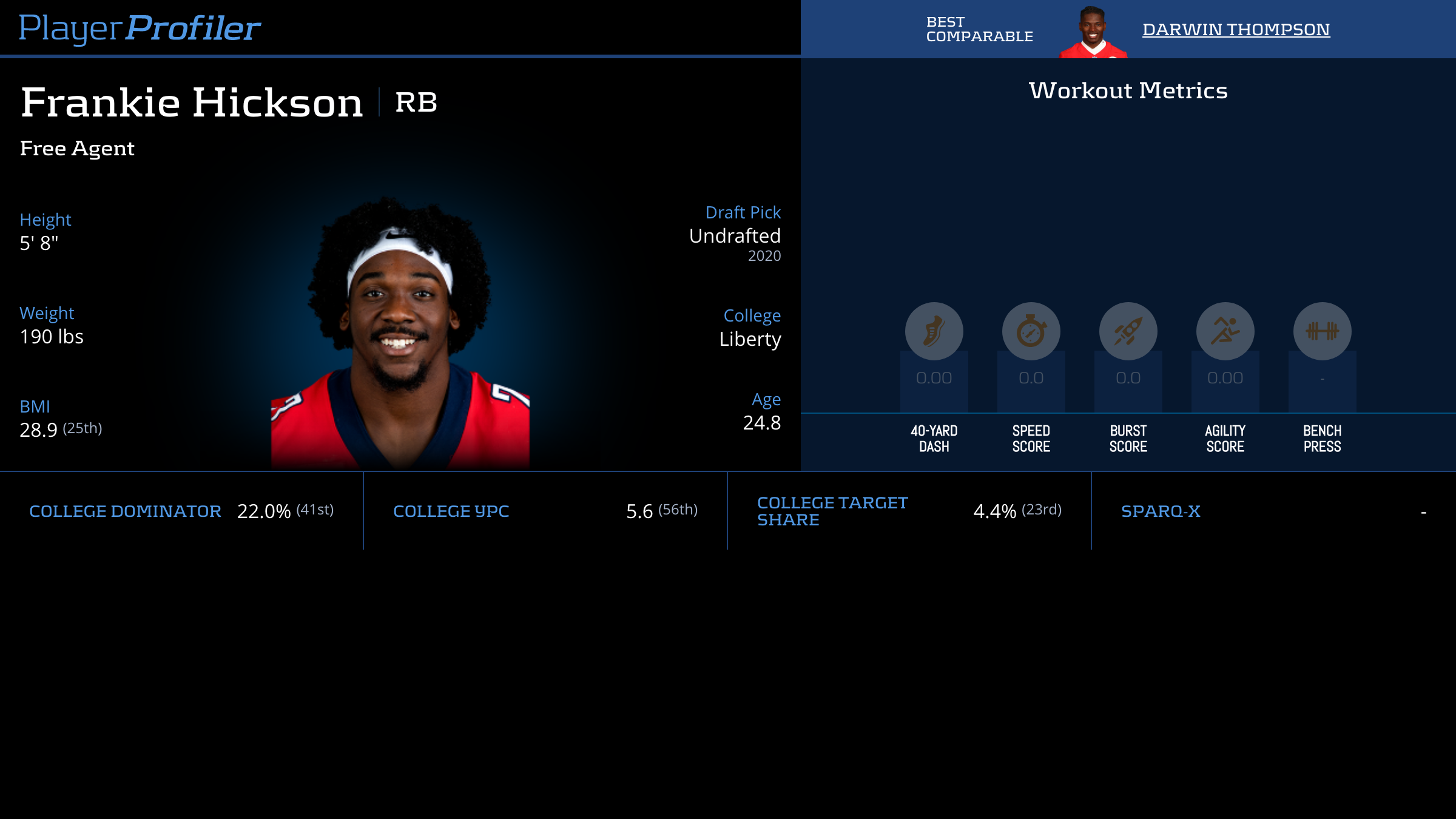Screen dimensions: 1456x819
Task: Open Darwin Thompson's comparable player profile
Action: point(1236,29)
